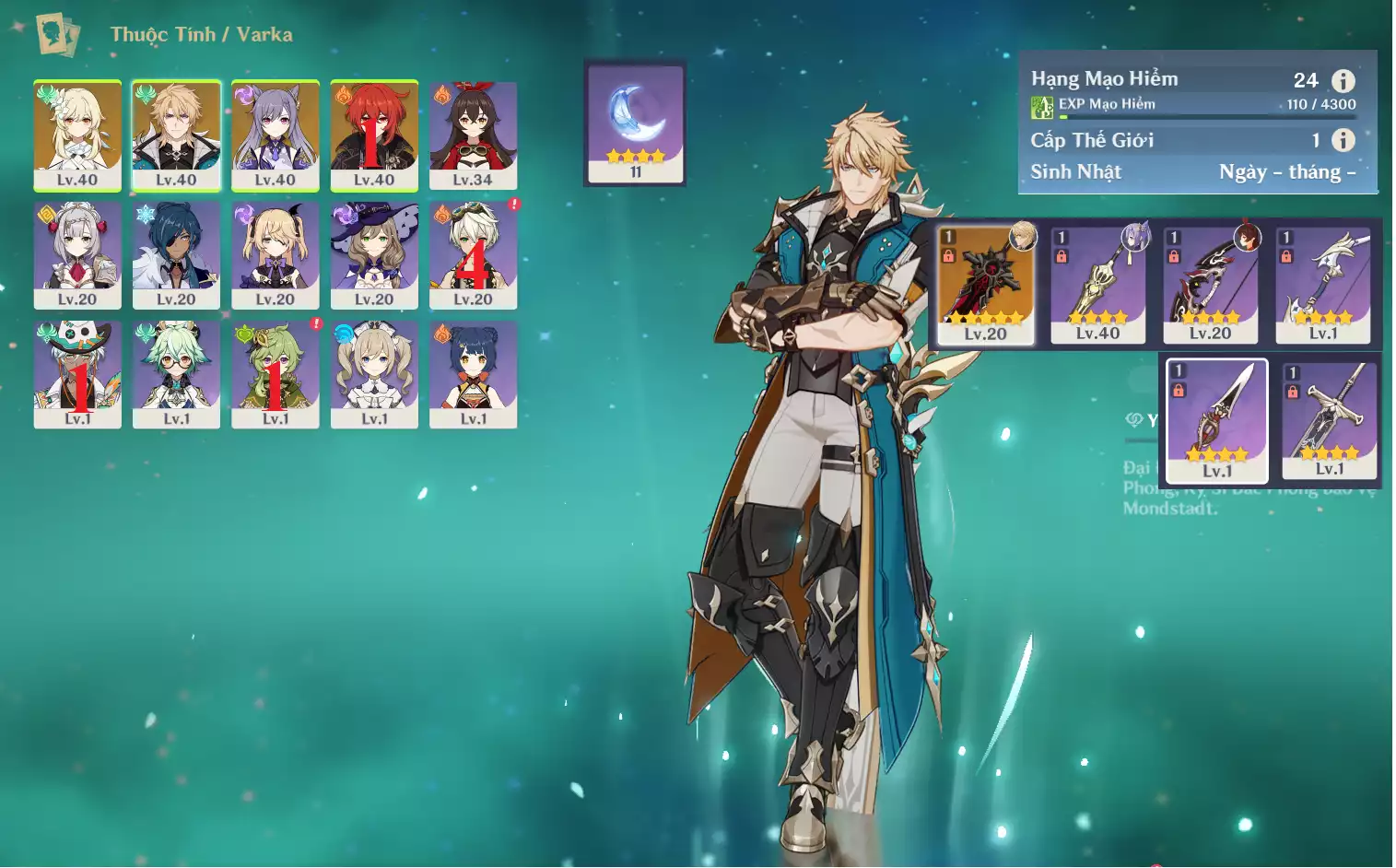Select Lisa's witch hat portrait

374,254
